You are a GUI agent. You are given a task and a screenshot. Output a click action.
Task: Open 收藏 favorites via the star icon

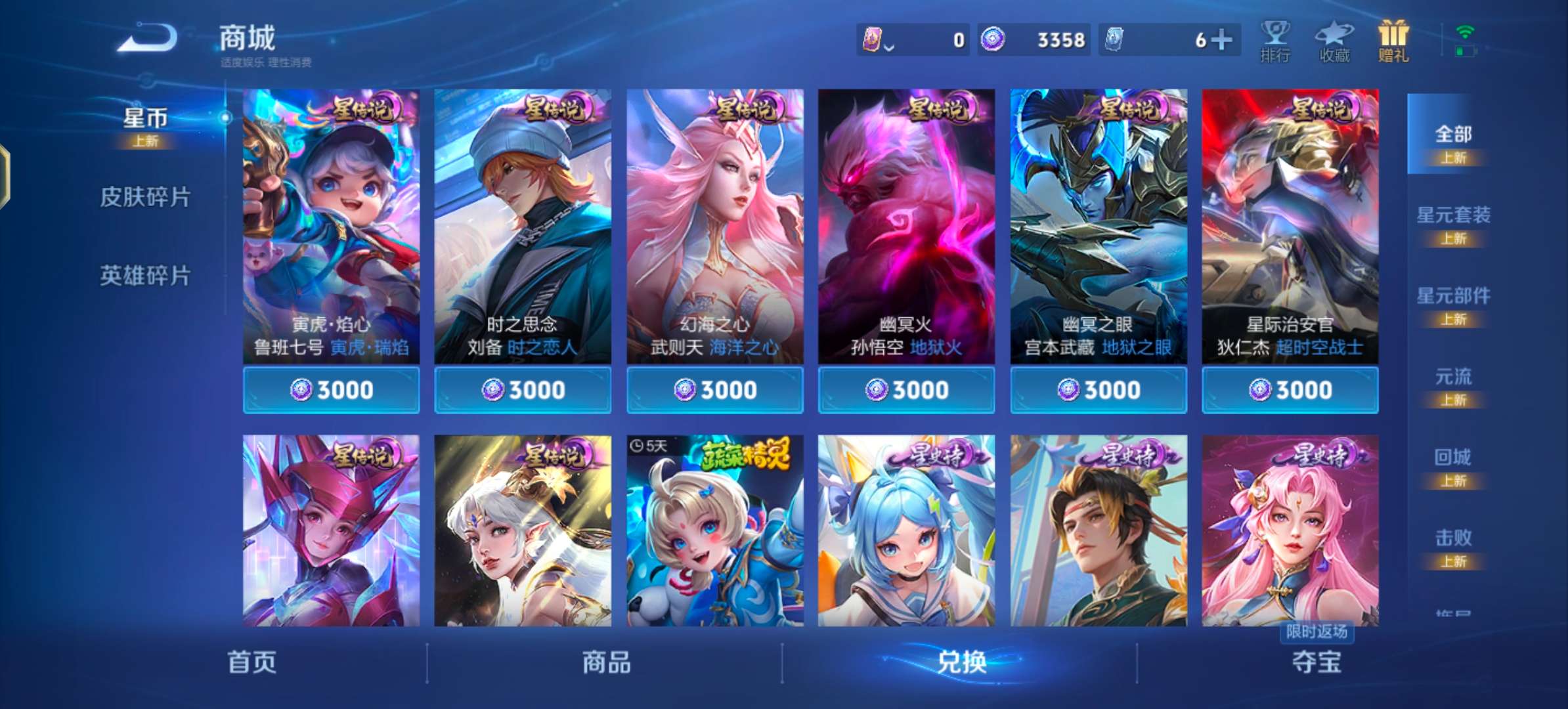pyautogui.click(x=1335, y=41)
